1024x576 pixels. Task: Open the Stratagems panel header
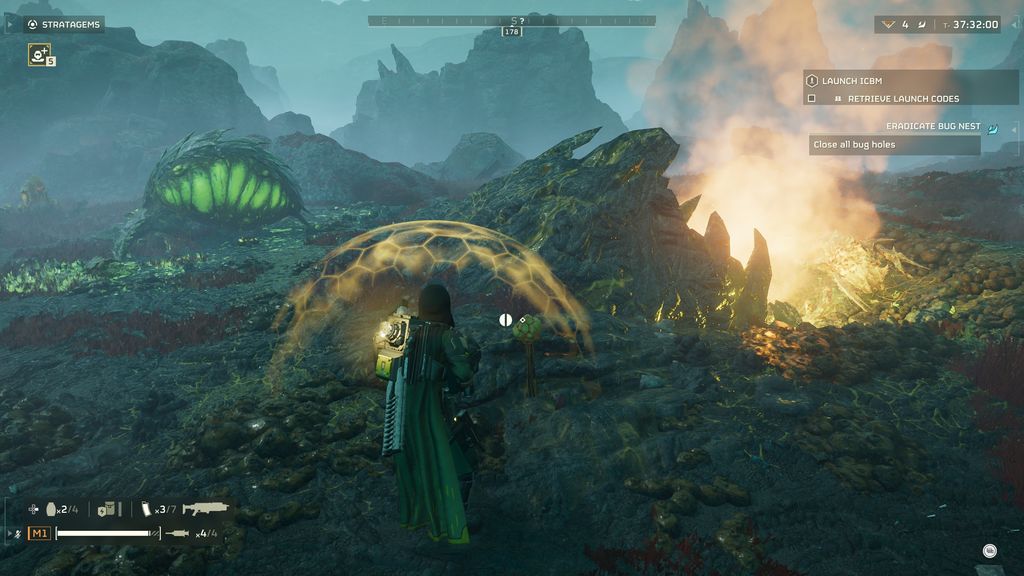(x=64, y=24)
